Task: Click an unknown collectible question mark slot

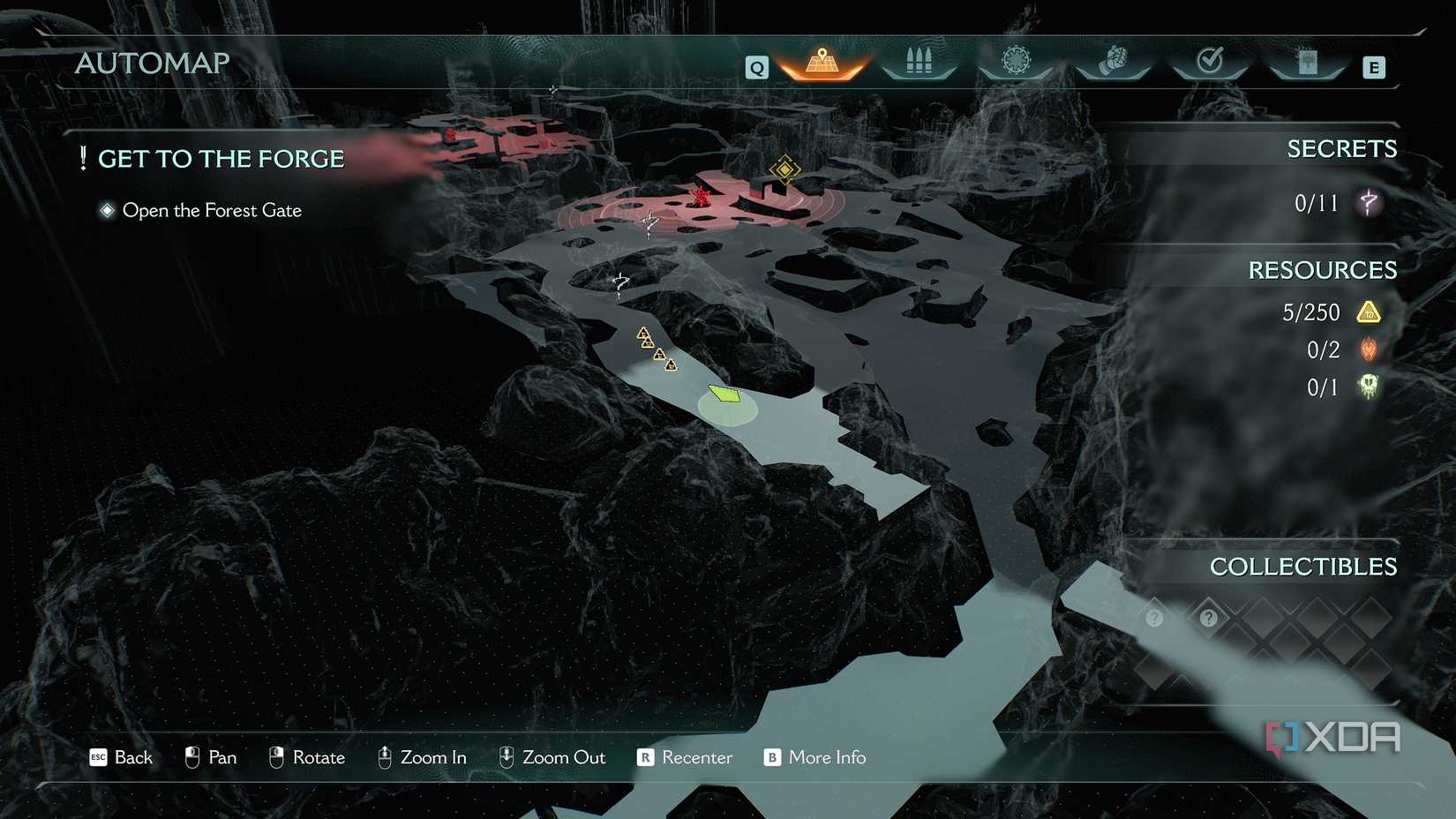Action: [x=1154, y=619]
